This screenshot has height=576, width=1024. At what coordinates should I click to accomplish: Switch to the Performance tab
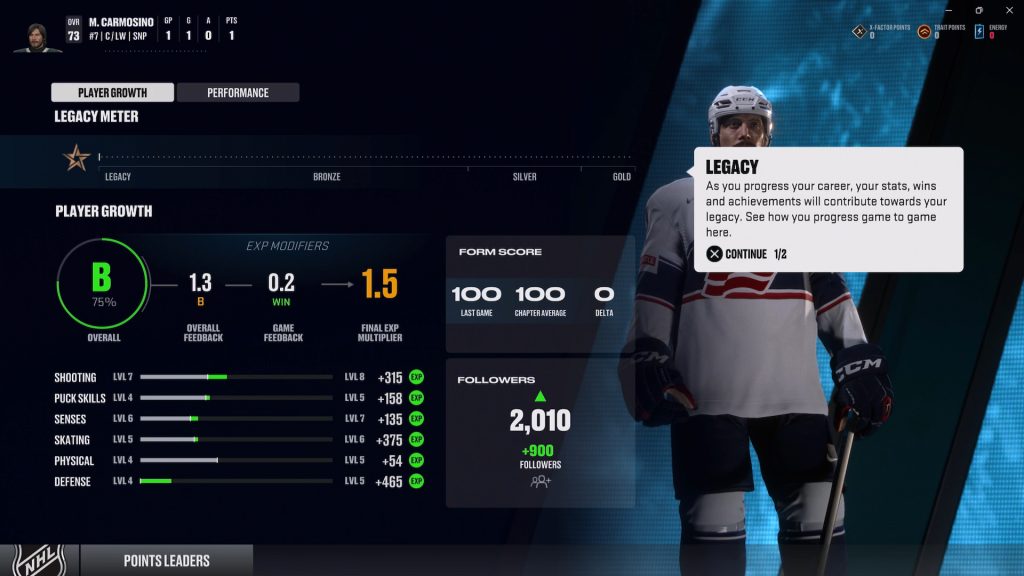pos(238,93)
